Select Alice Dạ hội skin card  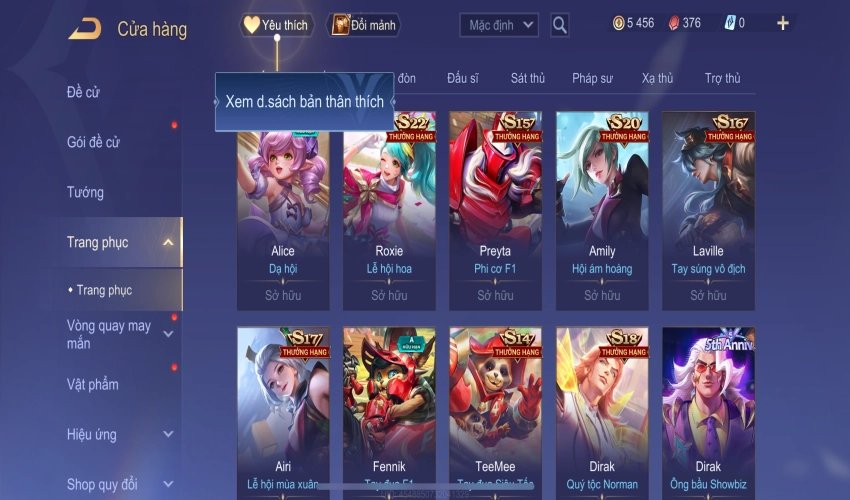click(x=283, y=208)
